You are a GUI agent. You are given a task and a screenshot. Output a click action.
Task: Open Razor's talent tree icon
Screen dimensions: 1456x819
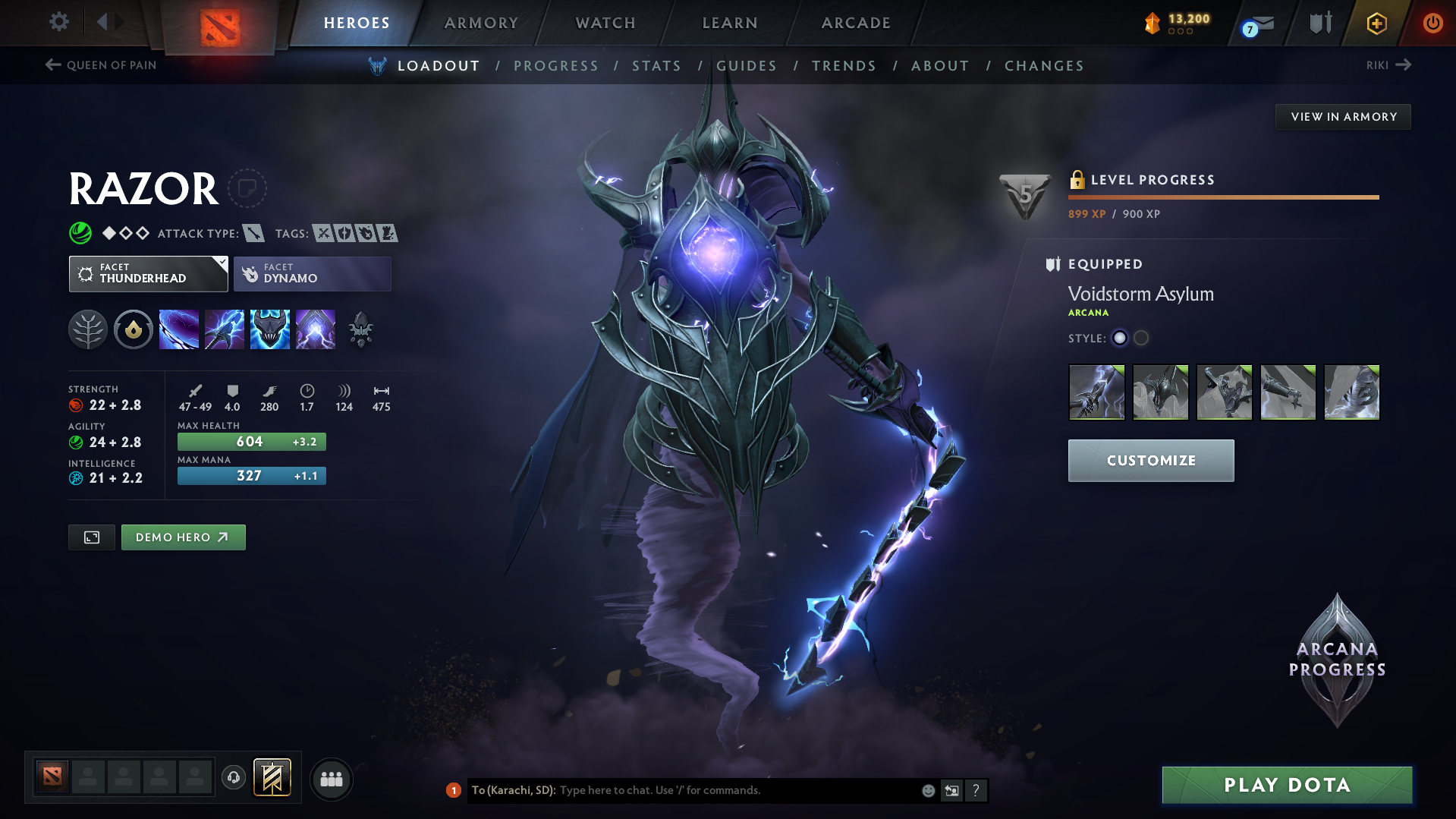coord(88,329)
